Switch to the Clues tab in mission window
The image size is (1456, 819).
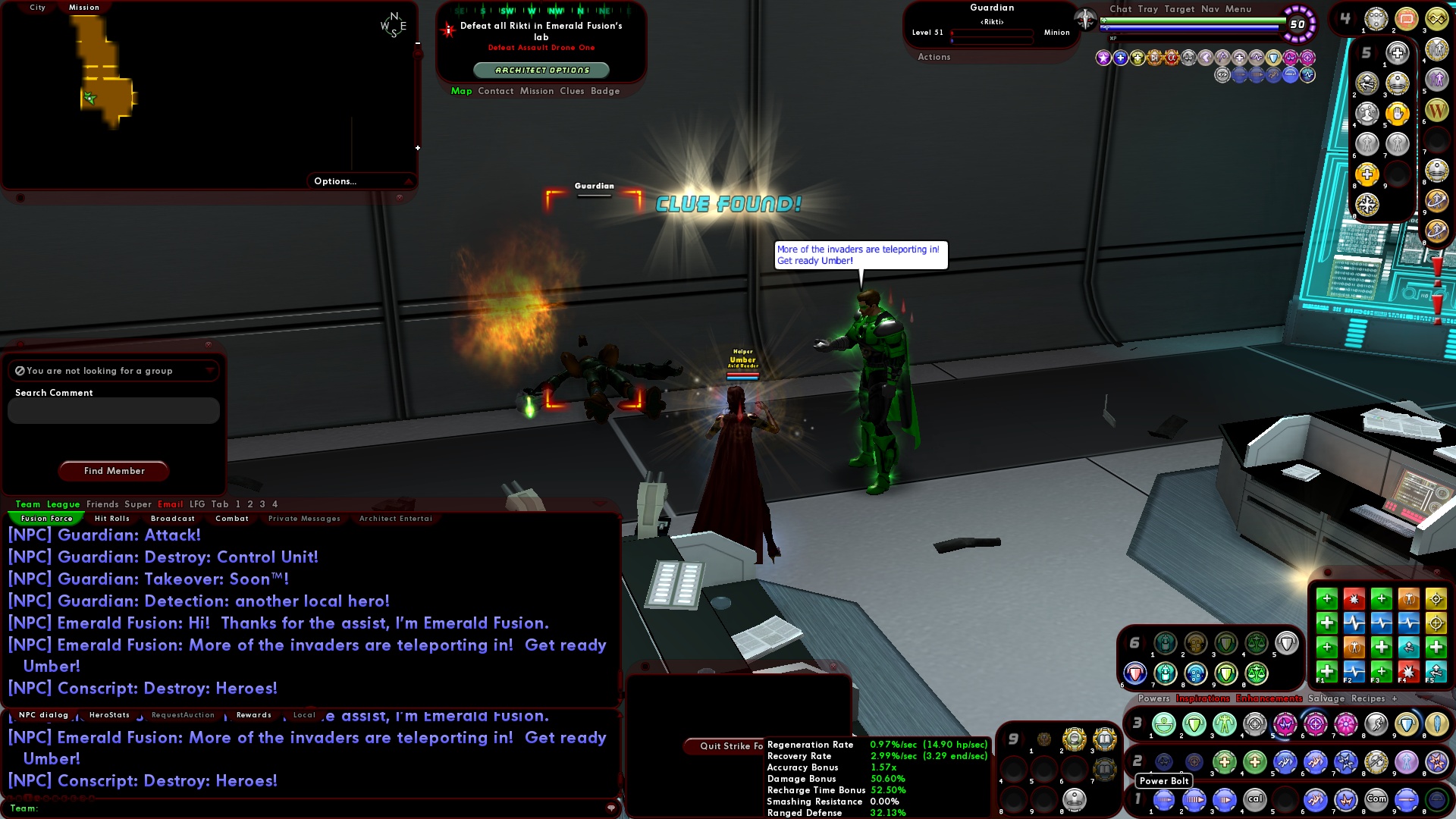(573, 91)
